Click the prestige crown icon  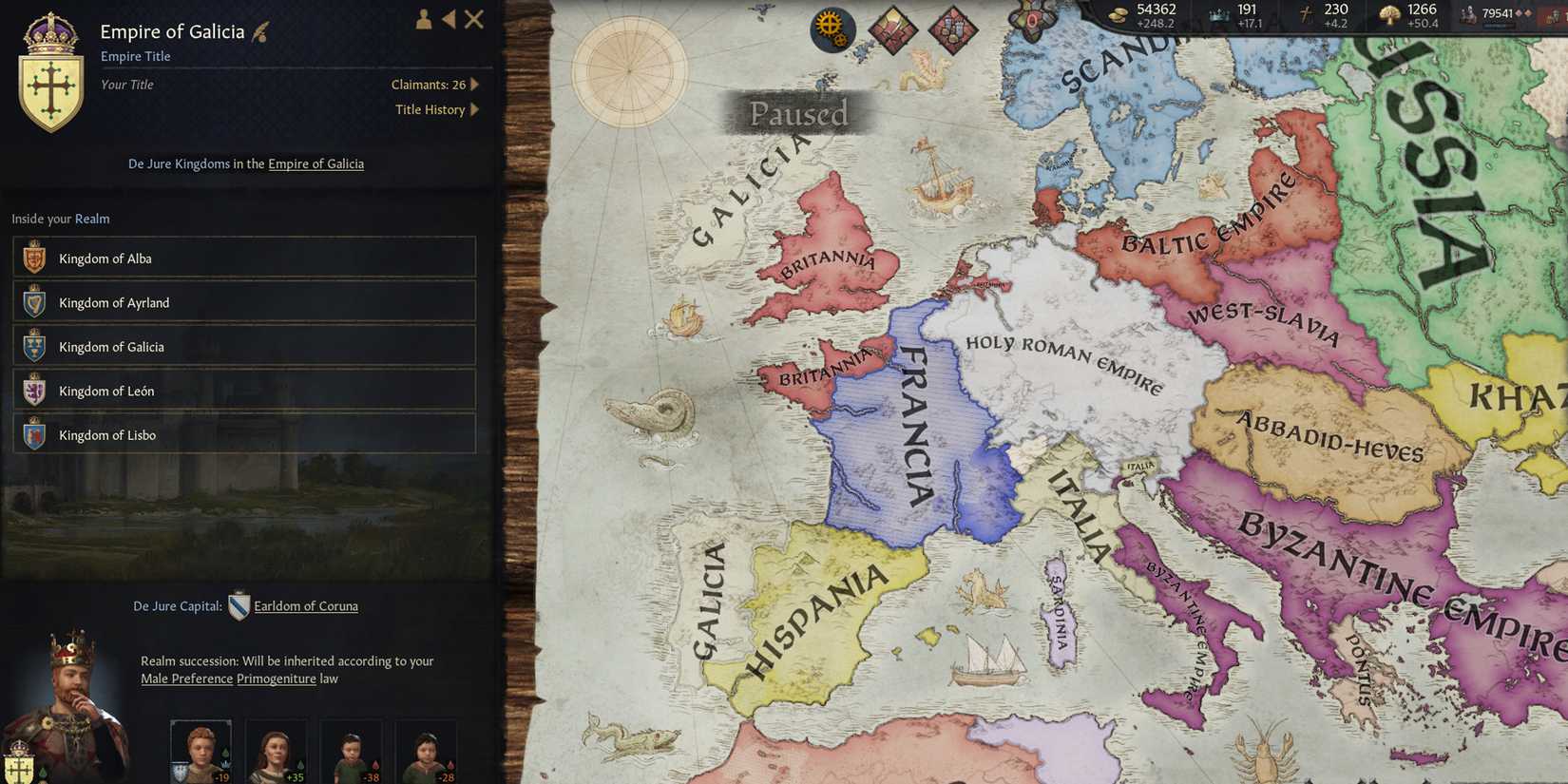coord(1219,14)
